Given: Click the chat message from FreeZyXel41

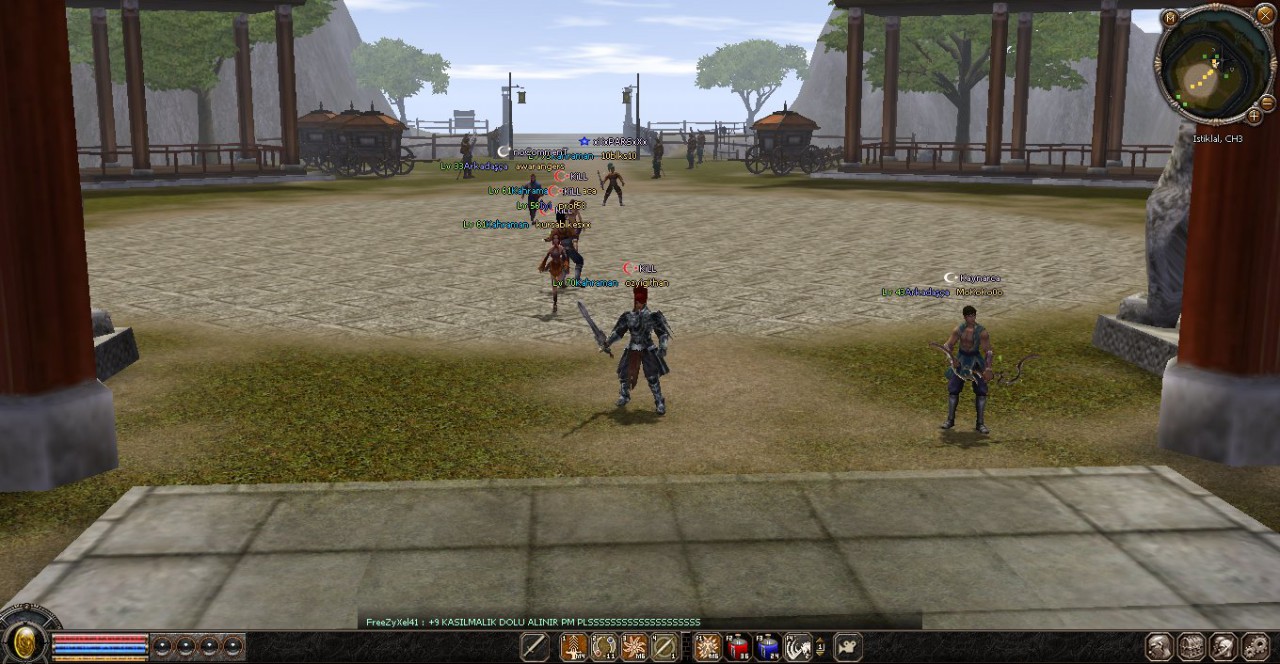Looking at the screenshot, I should click(533, 622).
